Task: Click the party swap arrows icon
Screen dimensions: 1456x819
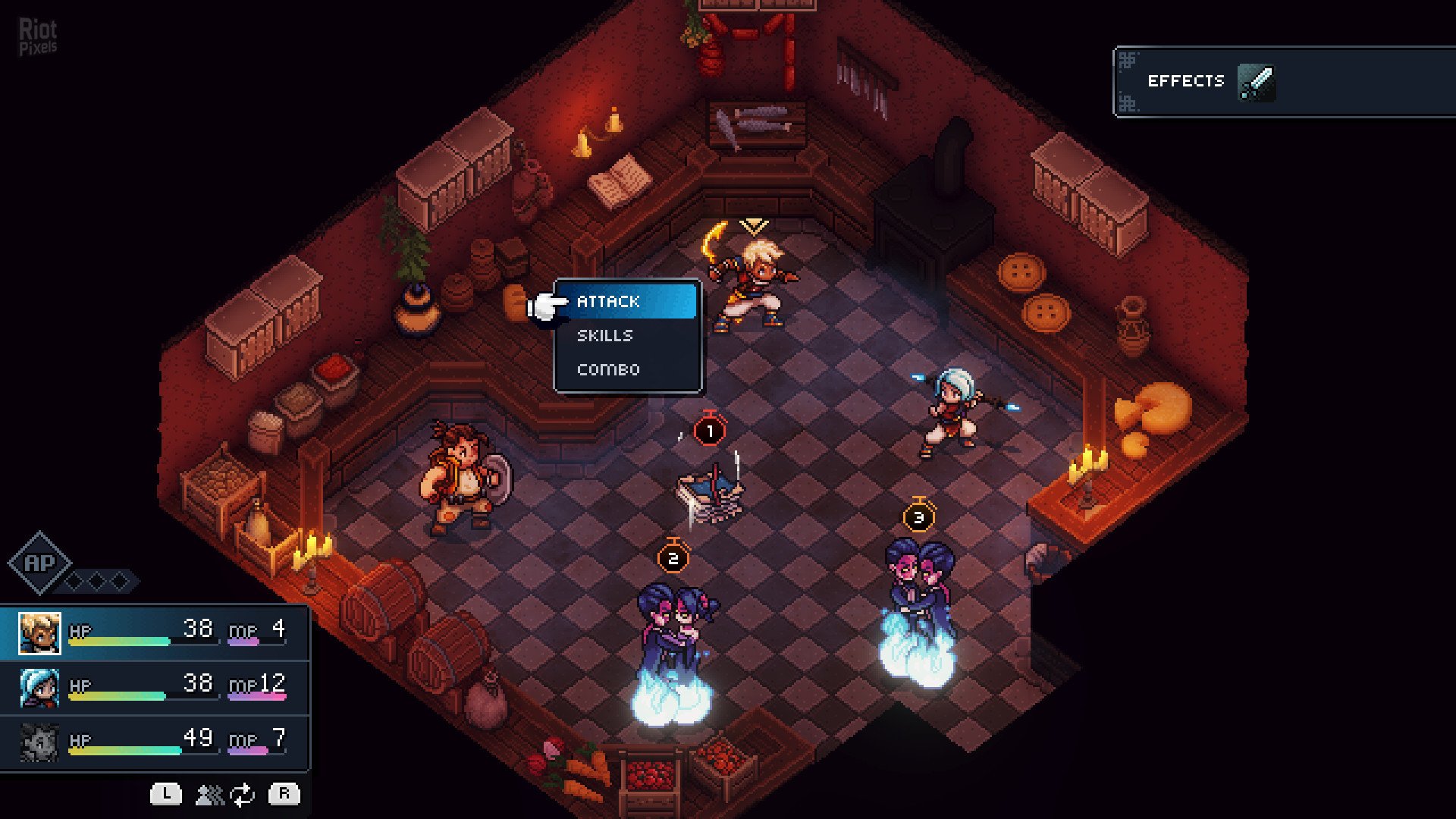Action: pyautogui.click(x=242, y=795)
